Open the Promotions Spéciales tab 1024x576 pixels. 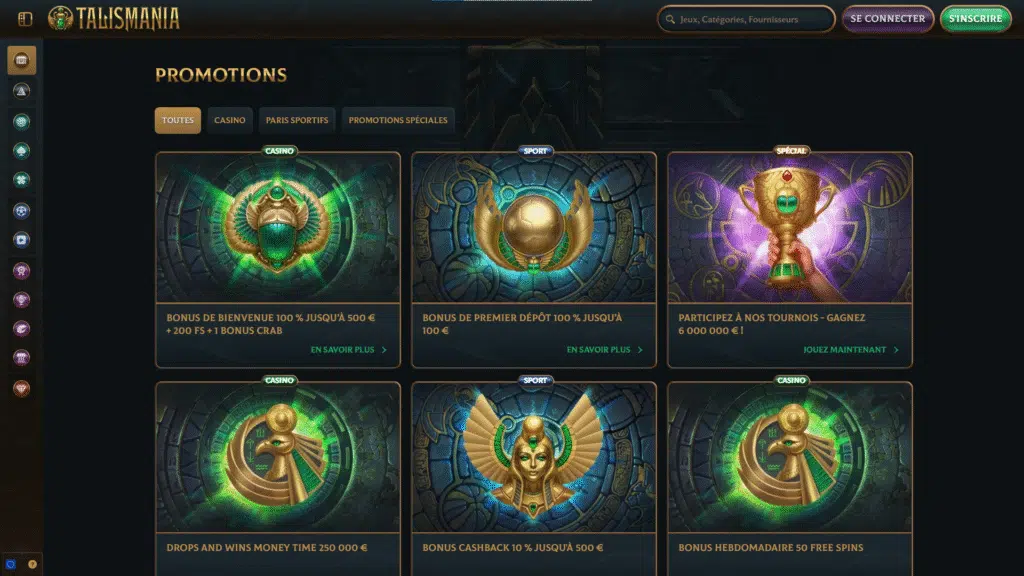398,120
